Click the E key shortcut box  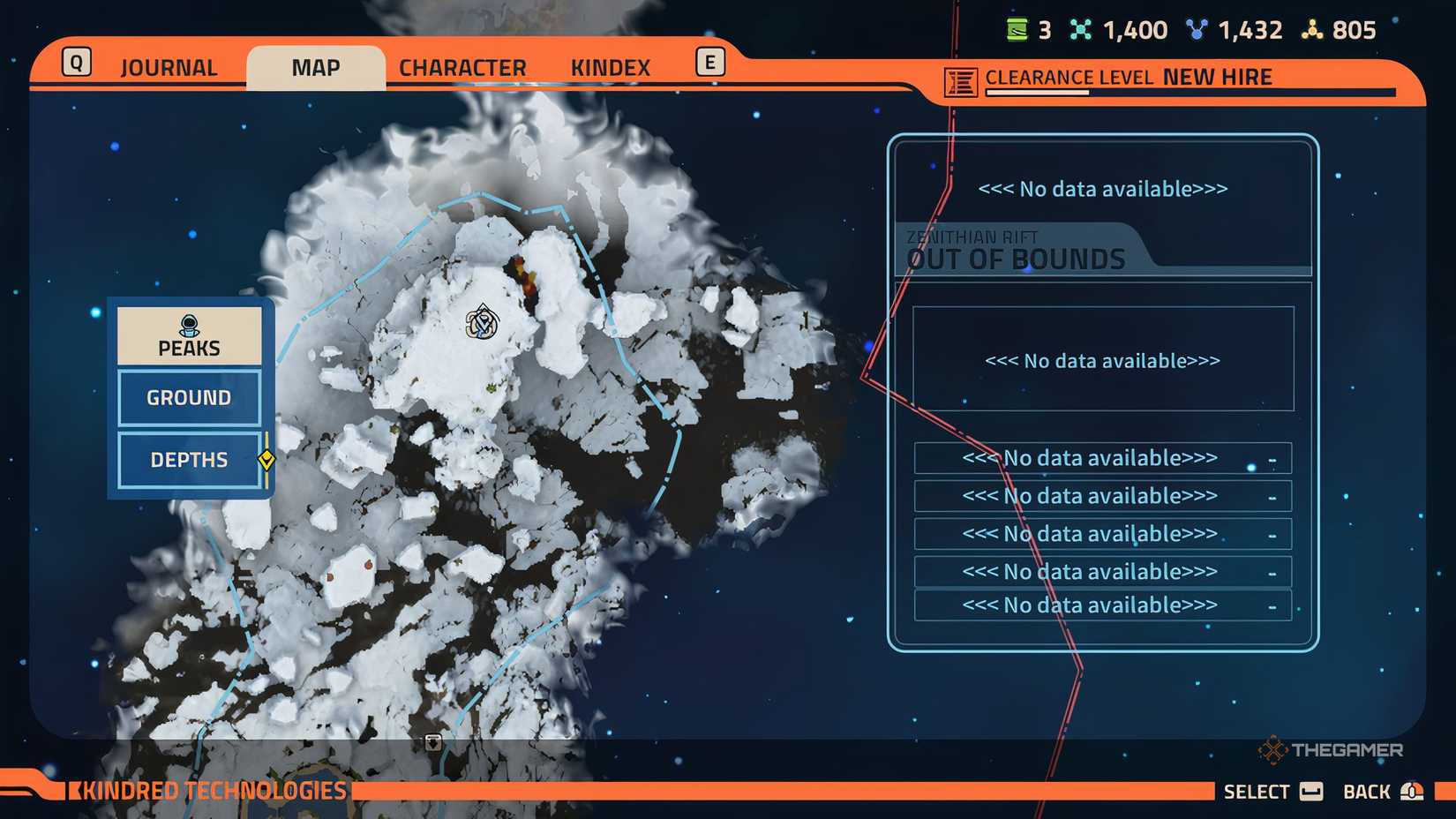click(709, 62)
